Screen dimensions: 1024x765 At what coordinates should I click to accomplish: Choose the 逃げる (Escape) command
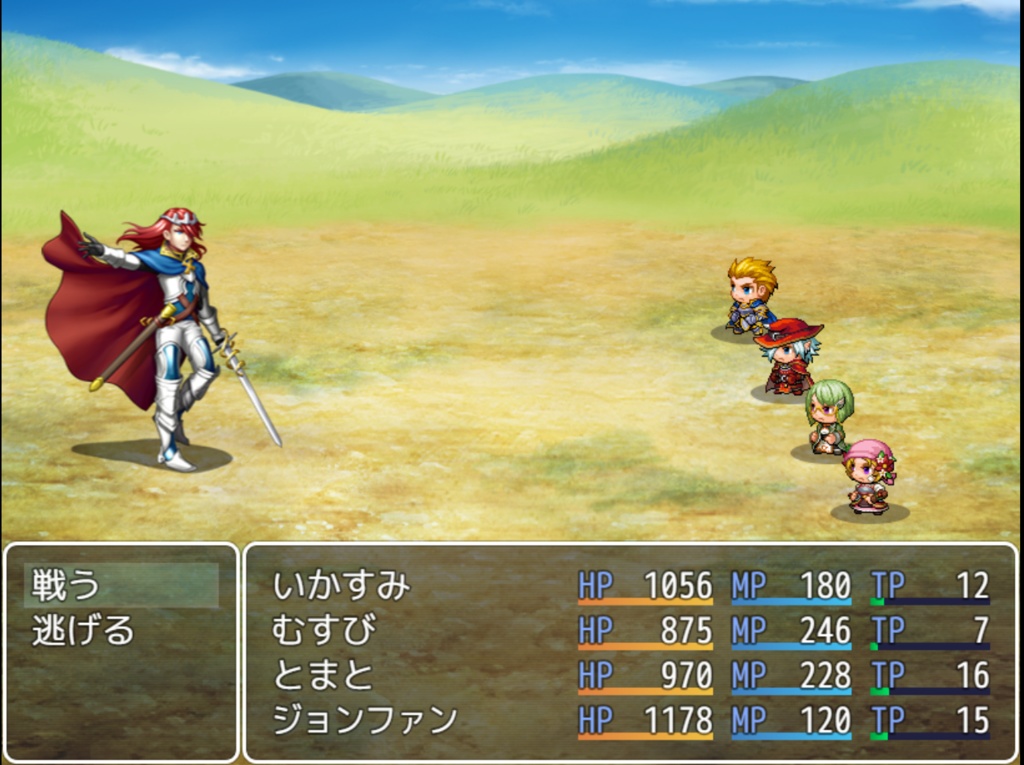[x=83, y=630]
